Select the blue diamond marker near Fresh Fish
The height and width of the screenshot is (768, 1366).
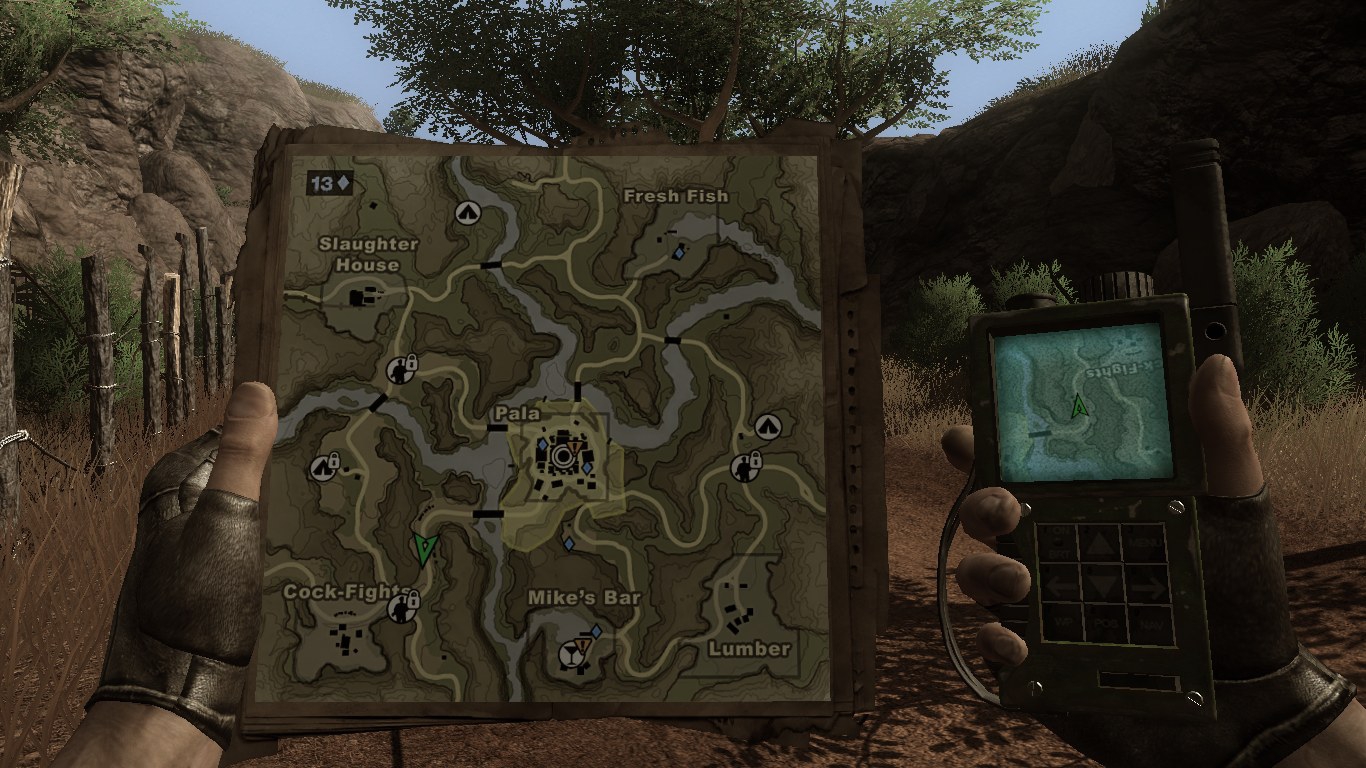coord(679,254)
